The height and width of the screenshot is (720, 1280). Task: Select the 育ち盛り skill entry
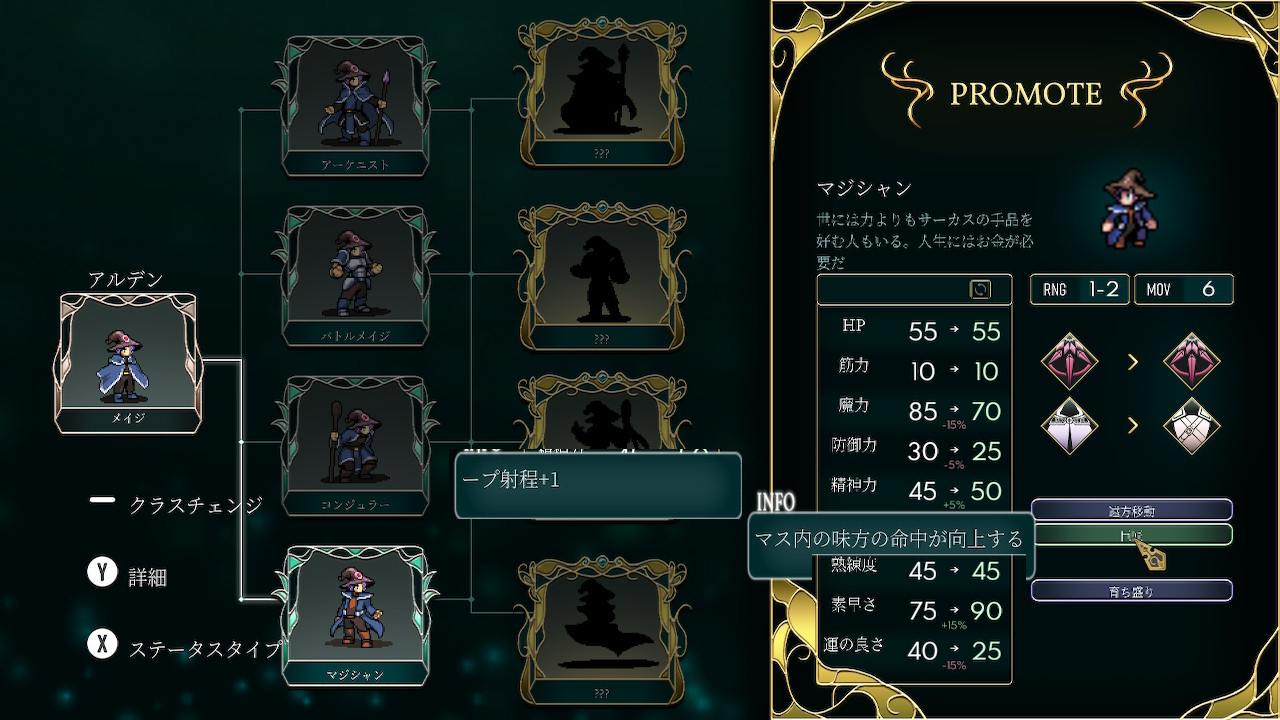pos(1131,591)
